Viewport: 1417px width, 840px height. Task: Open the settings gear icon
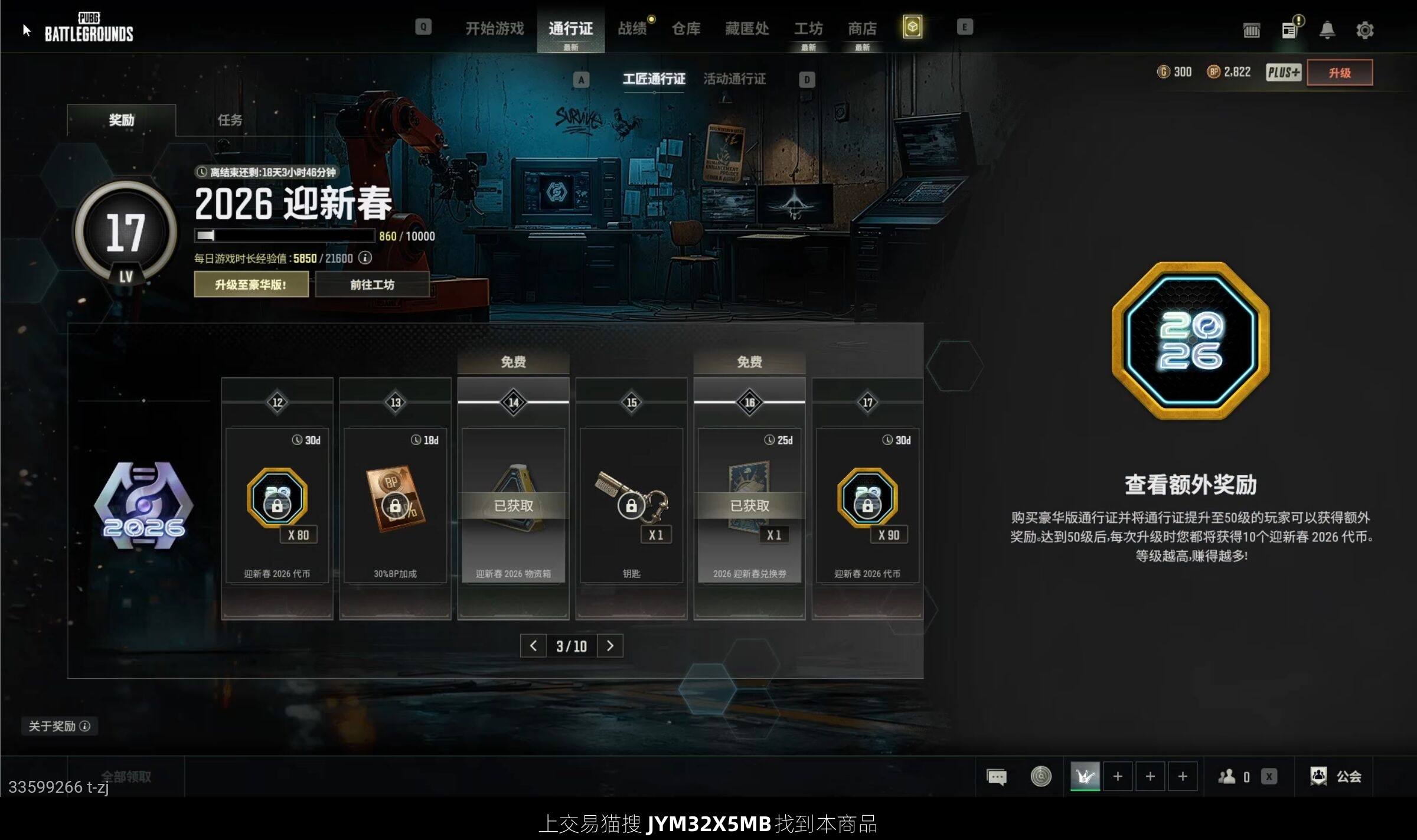coord(1364,30)
